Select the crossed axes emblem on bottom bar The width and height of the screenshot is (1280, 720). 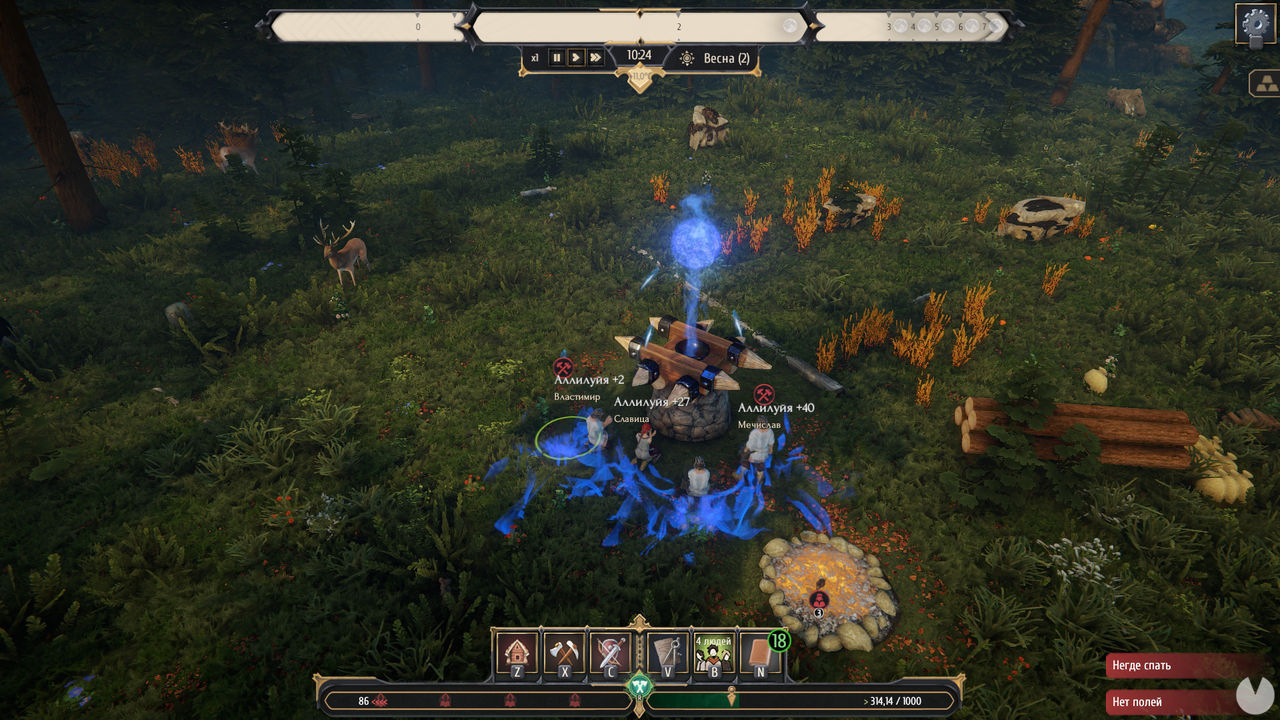(x=639, y=688)
